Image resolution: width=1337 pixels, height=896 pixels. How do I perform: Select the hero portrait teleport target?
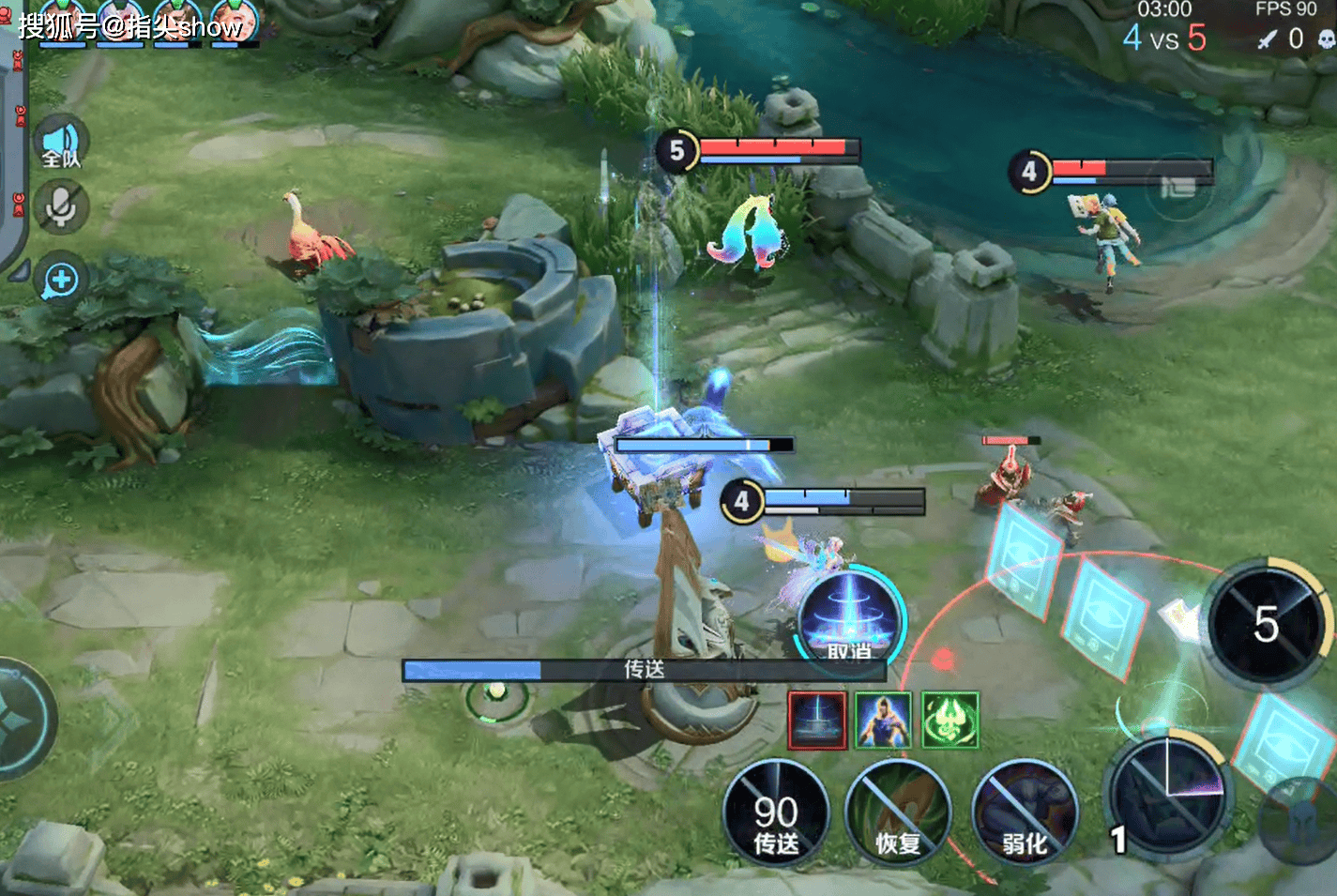click(x=883, y=721)
